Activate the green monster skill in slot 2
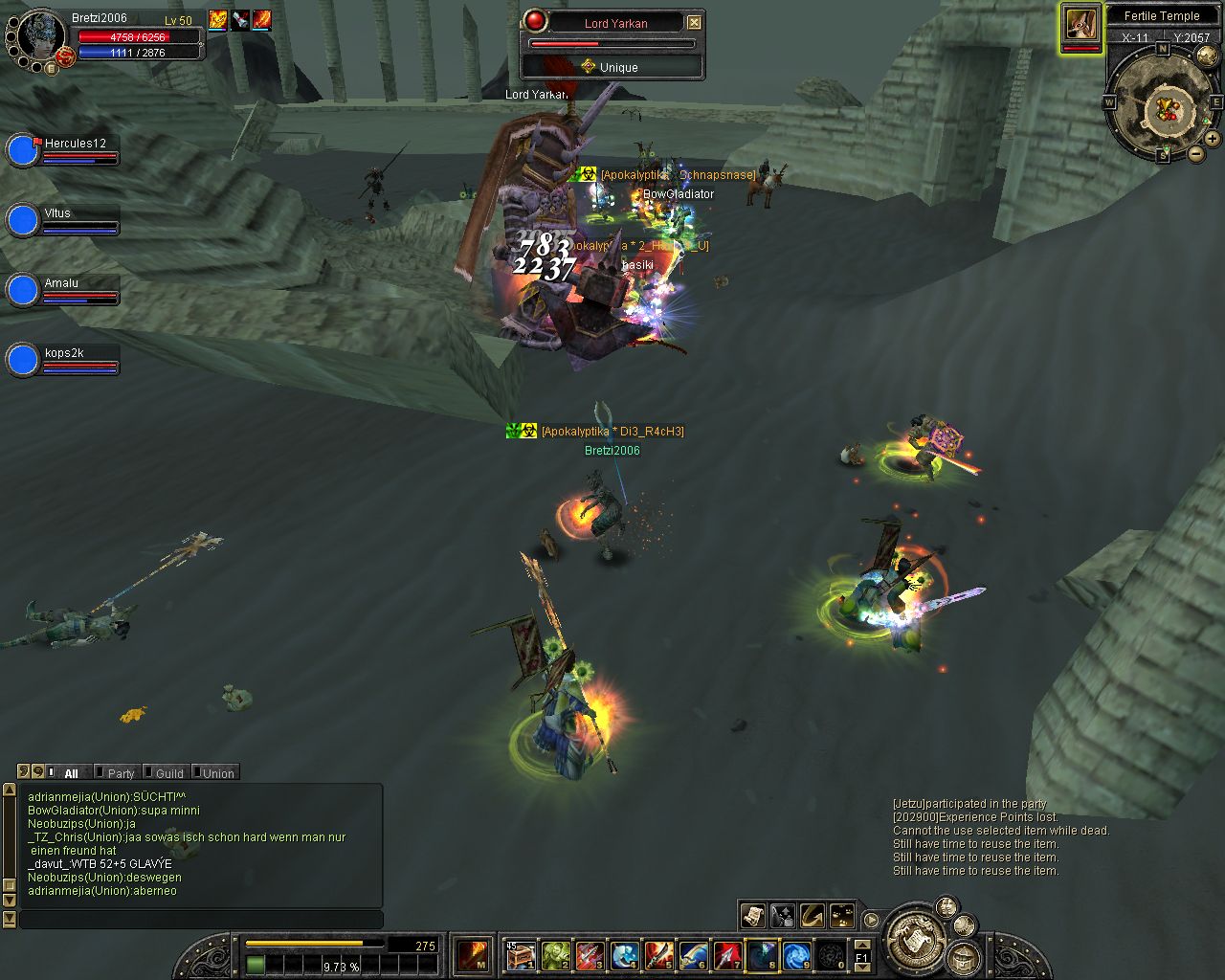1225x980 pixels. pos(555,955)
